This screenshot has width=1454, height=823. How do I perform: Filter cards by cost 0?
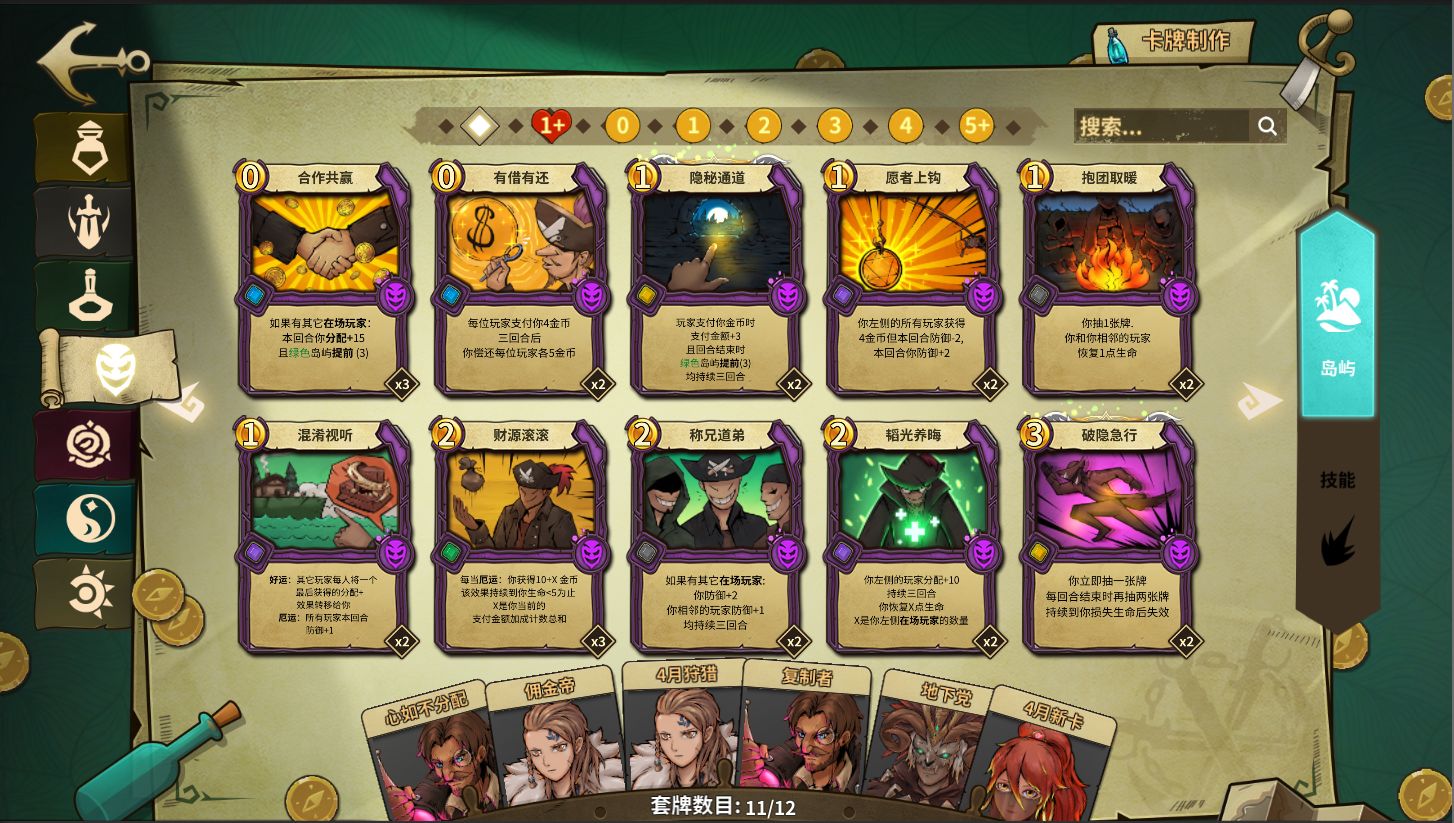tap(622, 126)
